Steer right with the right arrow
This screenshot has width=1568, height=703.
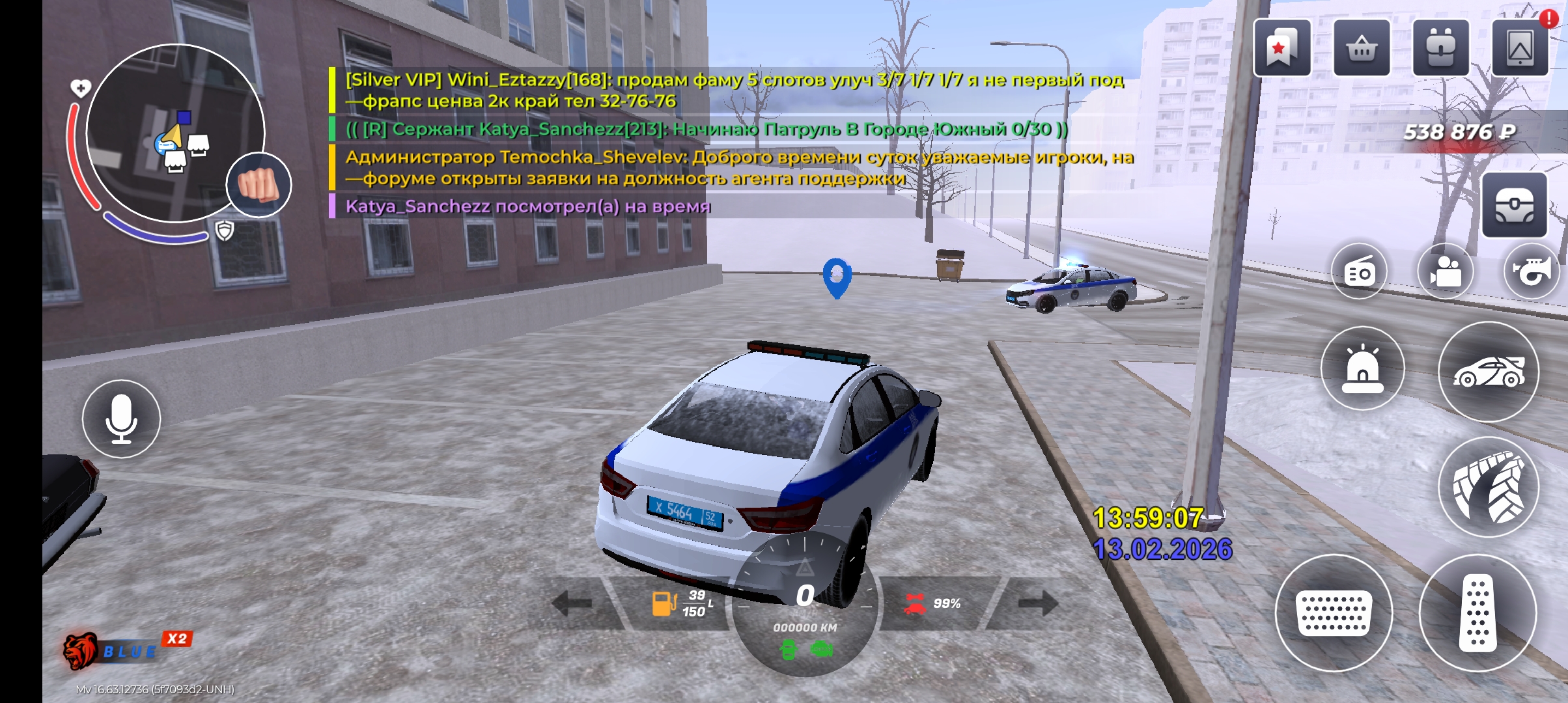click(1037, 603)
